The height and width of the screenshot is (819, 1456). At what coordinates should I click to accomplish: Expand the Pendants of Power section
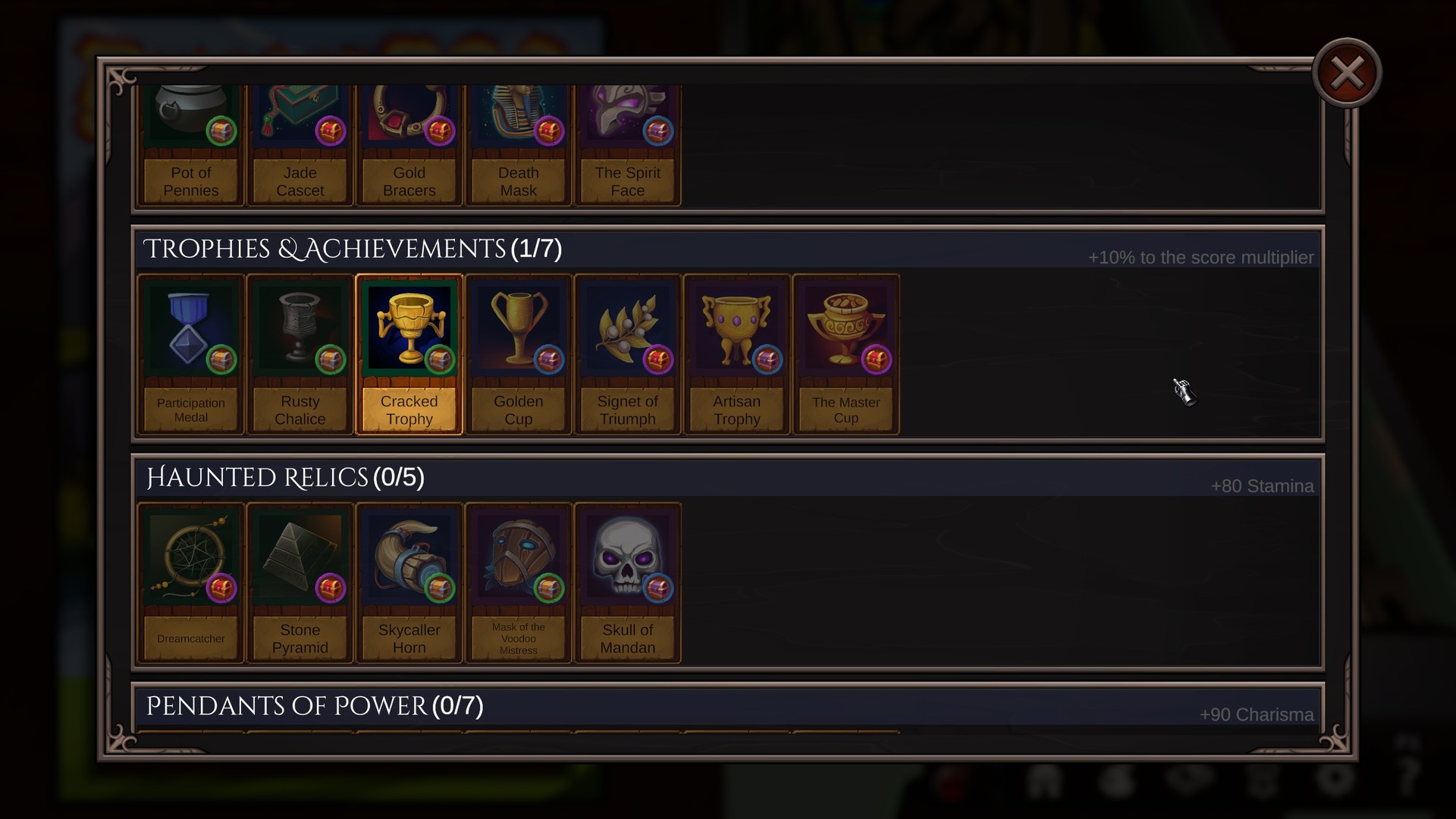pyautogui.click(x=315, y=704)
